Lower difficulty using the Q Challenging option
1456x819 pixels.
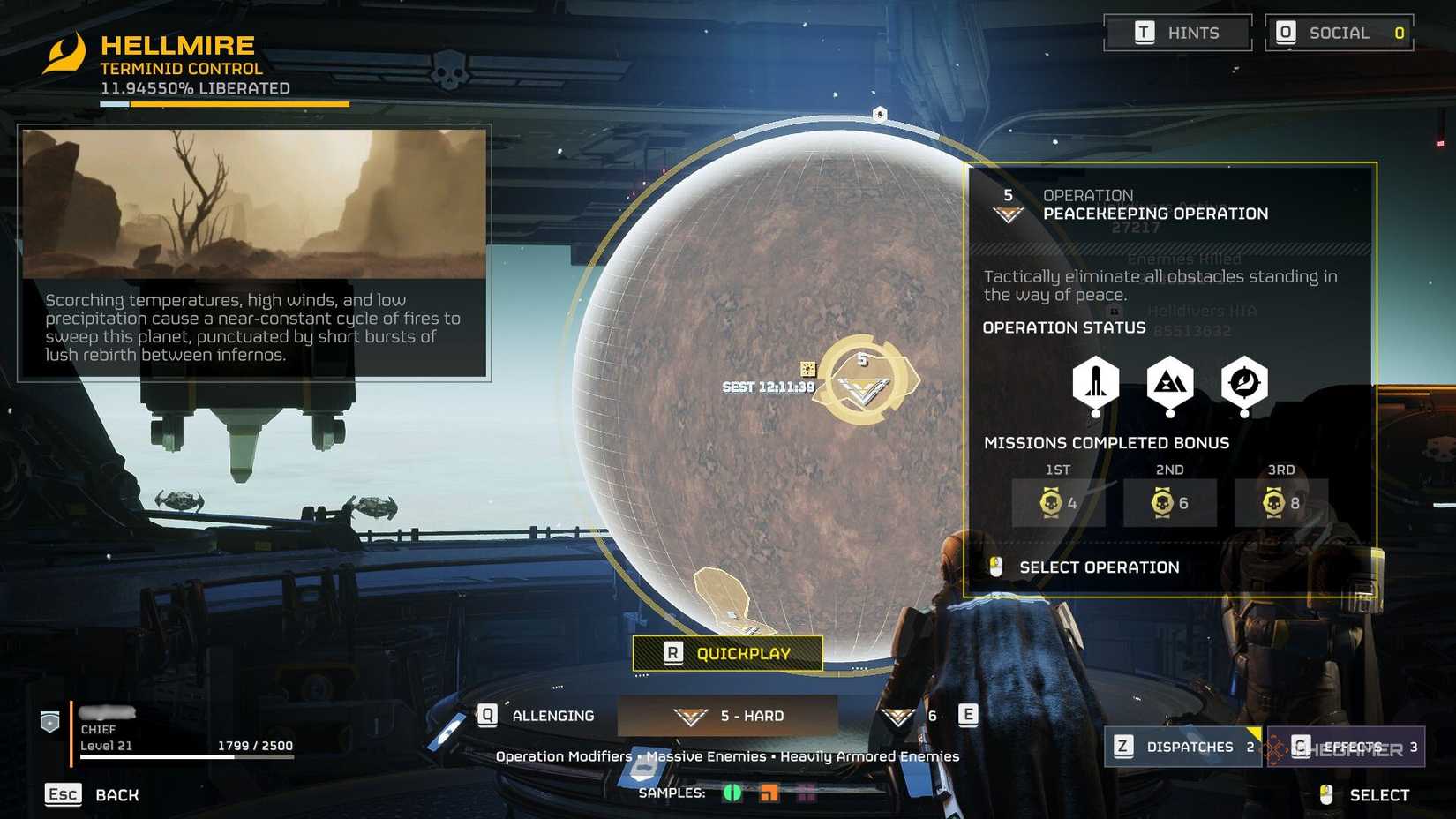pos(538,716)
